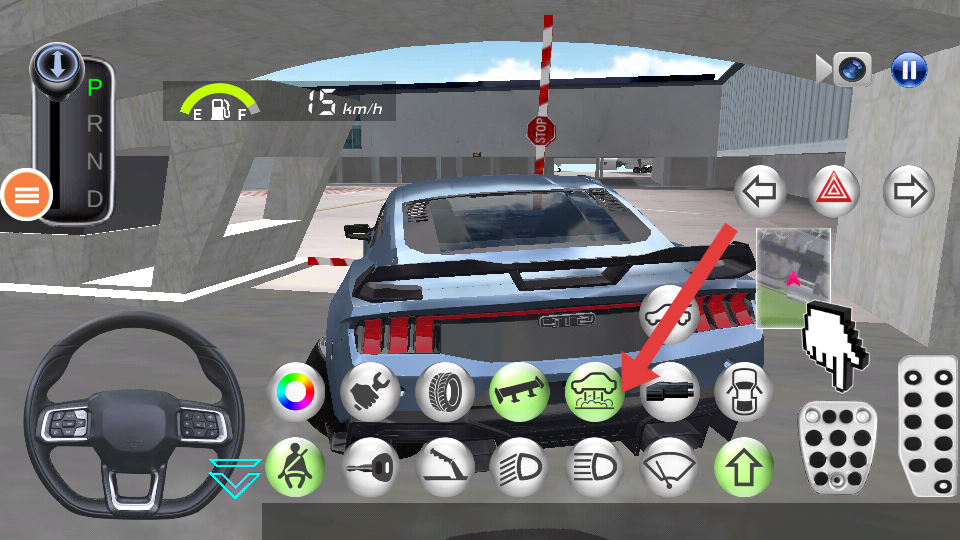This screenshot has height=540, width=960.
Task: Toggle the car suspension lift button
Action: (595, 391)
